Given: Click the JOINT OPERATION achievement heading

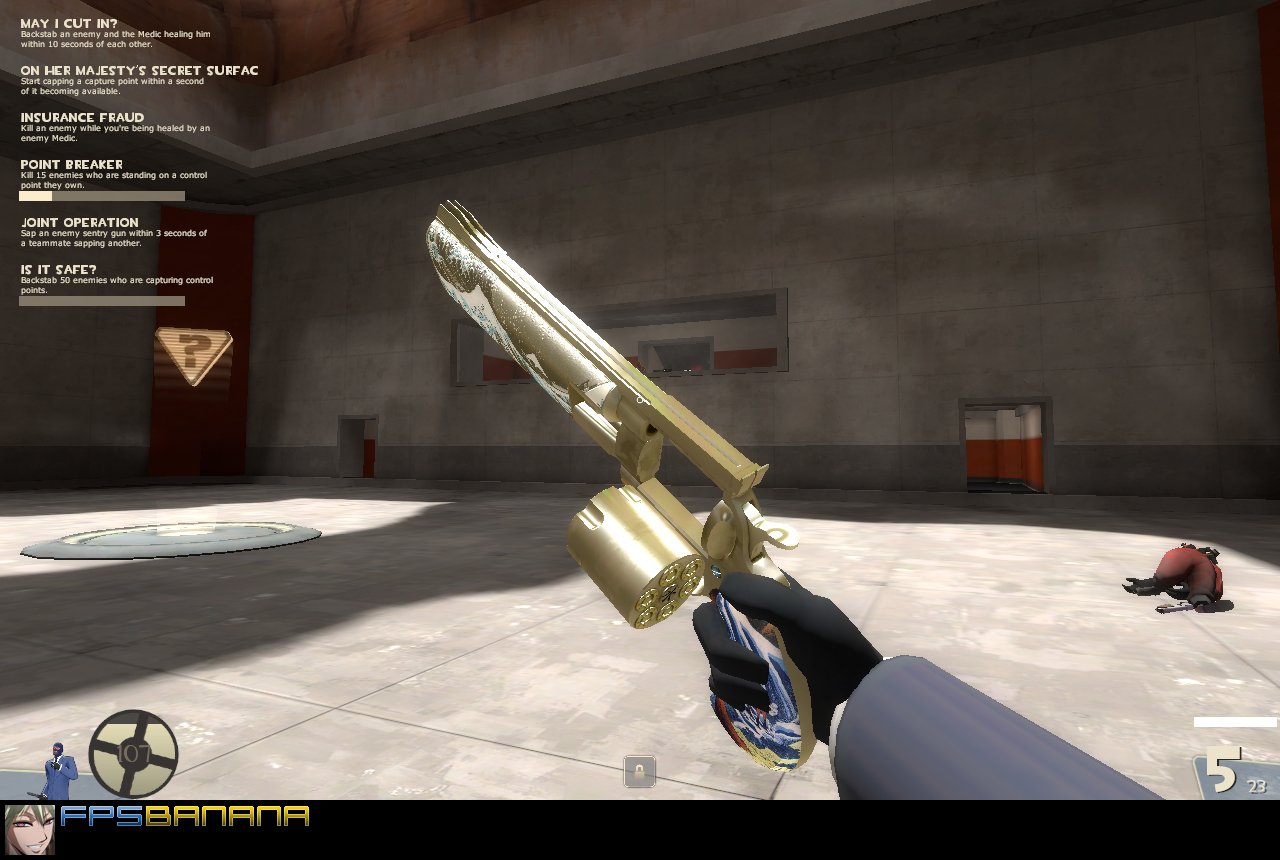Looking at the screenshot, I should click(80, 222).
